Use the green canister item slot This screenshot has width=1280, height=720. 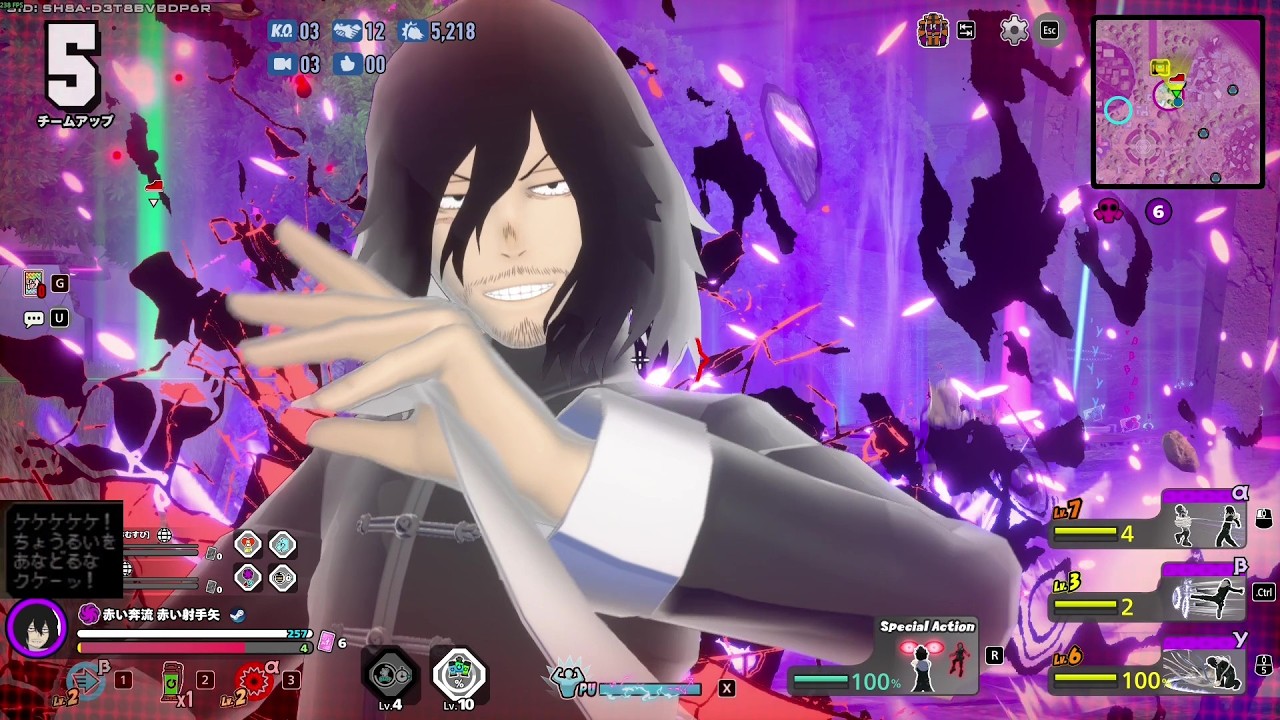172,681
